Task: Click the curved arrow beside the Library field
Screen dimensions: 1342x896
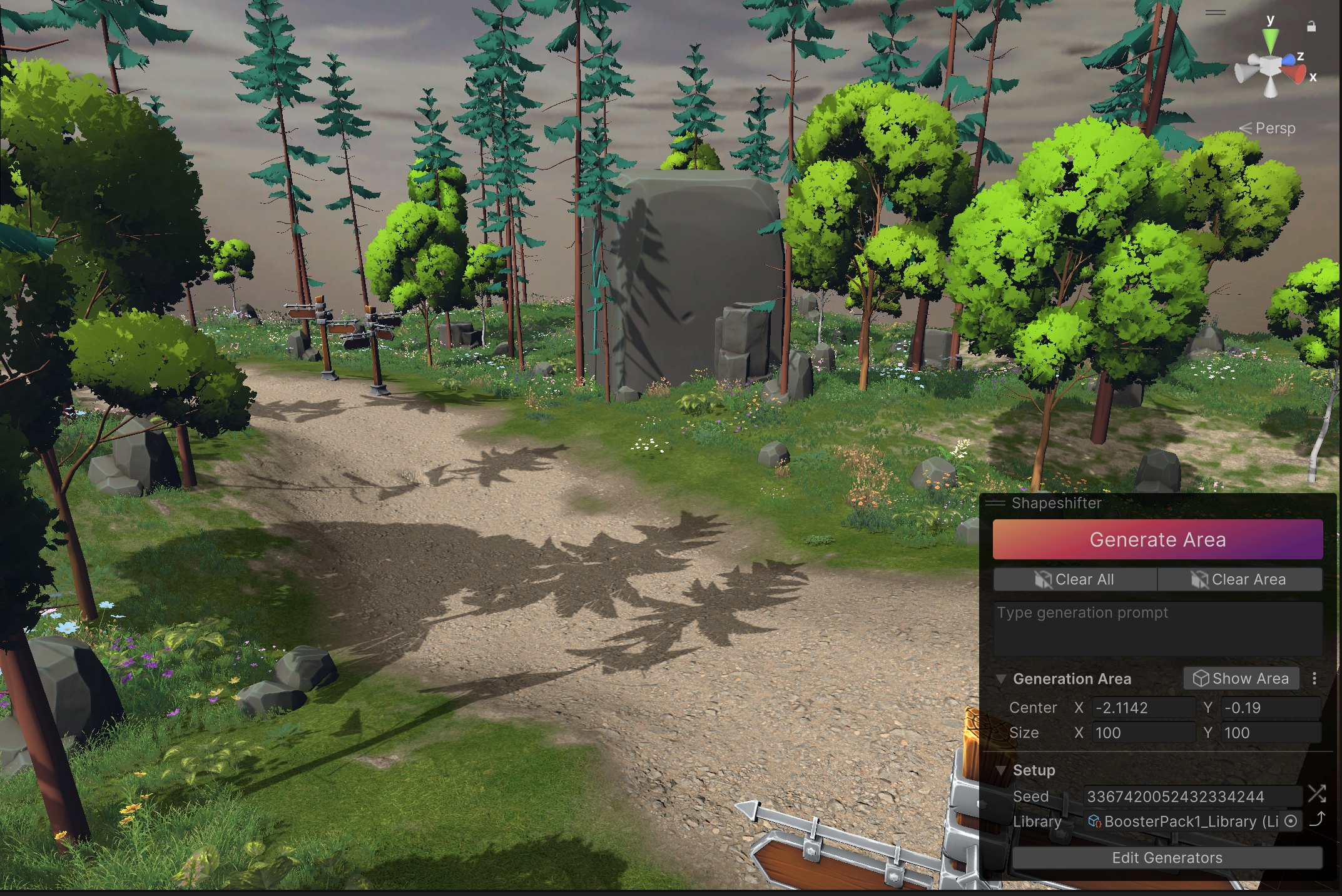Action: 1317,820
